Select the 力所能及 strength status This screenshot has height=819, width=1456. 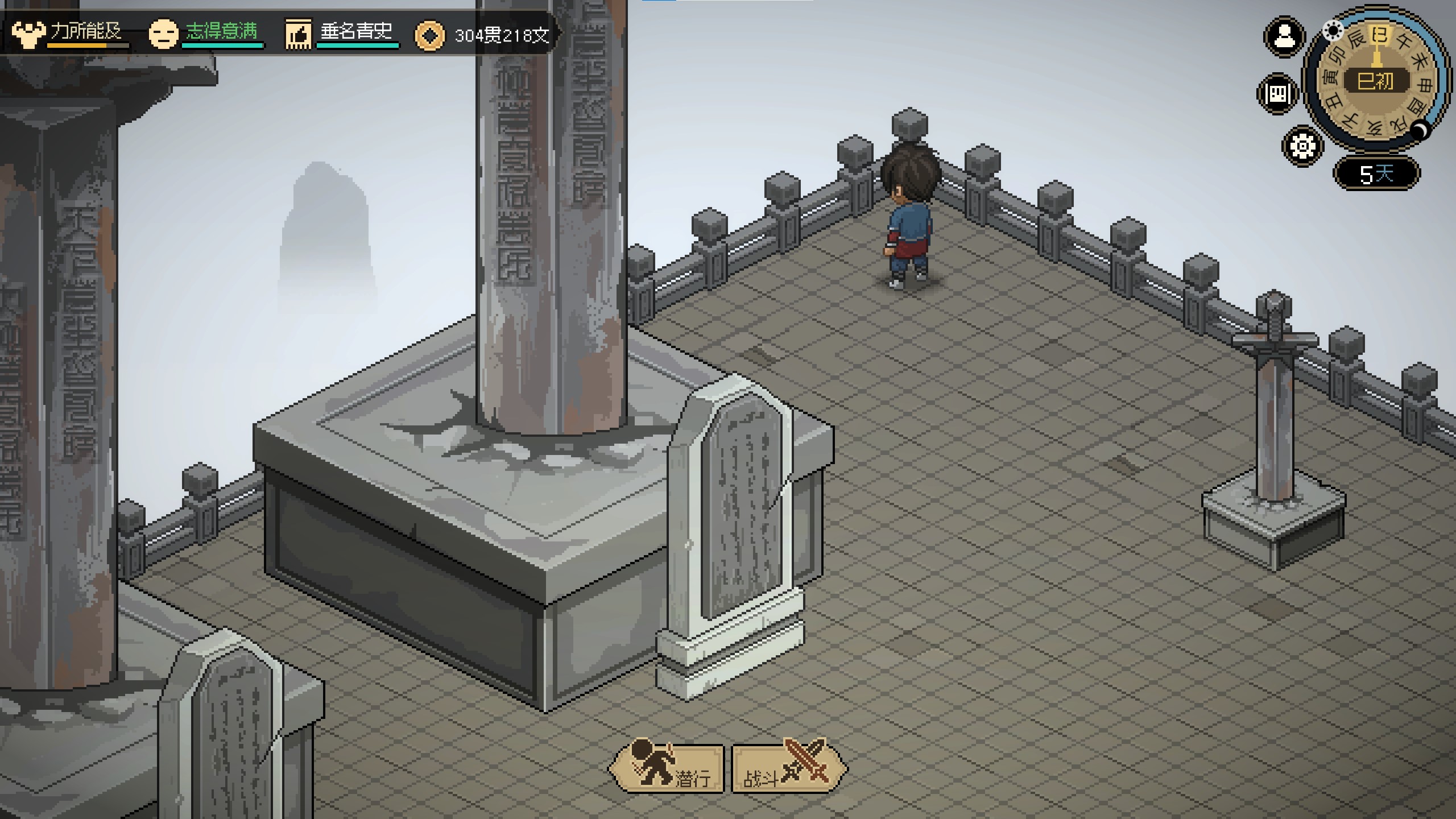pyautogui.click(x=69, y=33)
